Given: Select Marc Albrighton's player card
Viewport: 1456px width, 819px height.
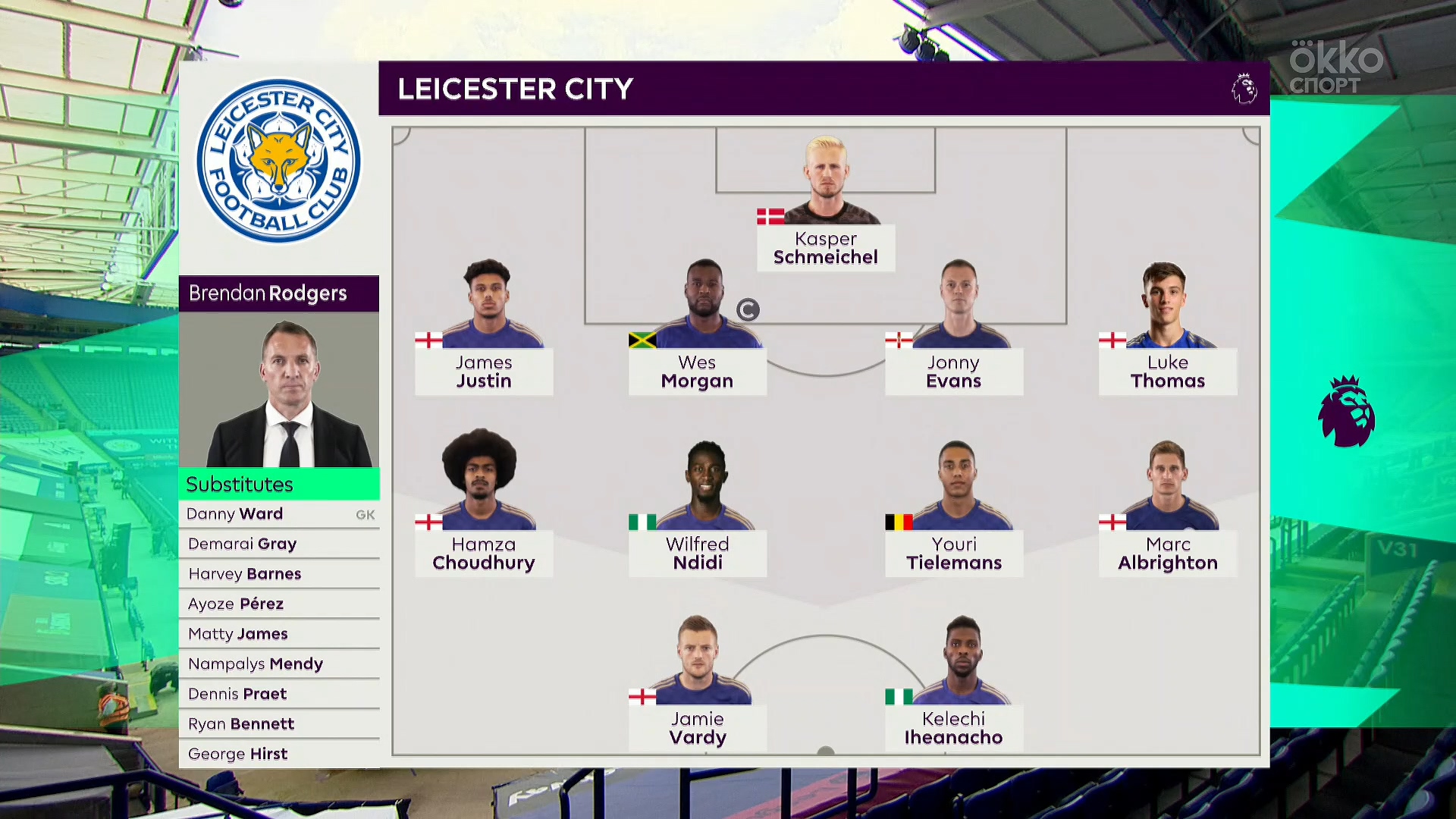Looking at the screenshot, I should click(x=1167, y=554).
